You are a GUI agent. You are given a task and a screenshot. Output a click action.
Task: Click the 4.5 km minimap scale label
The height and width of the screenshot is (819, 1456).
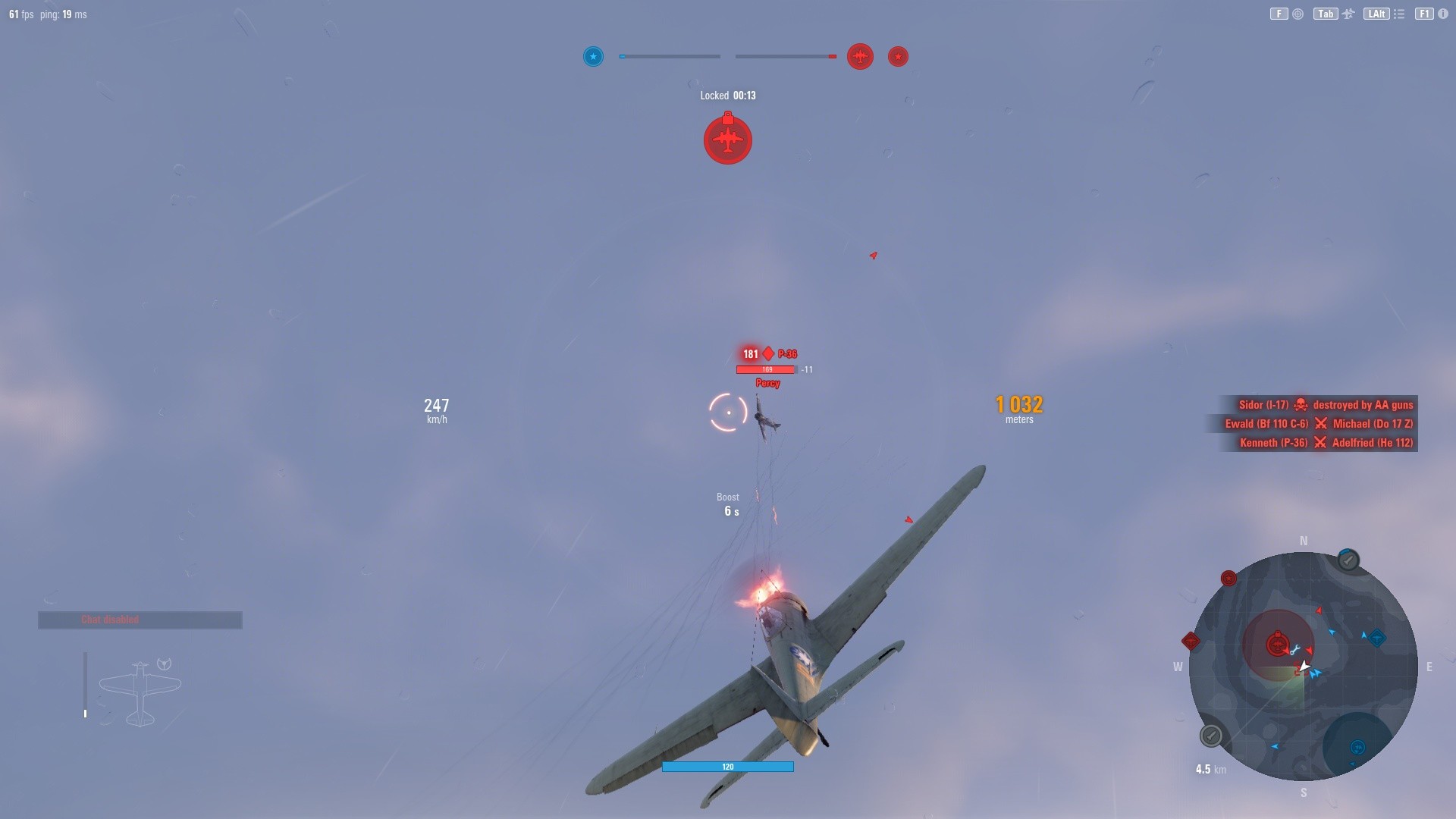pyautogui.click(x=1210, y=769)
